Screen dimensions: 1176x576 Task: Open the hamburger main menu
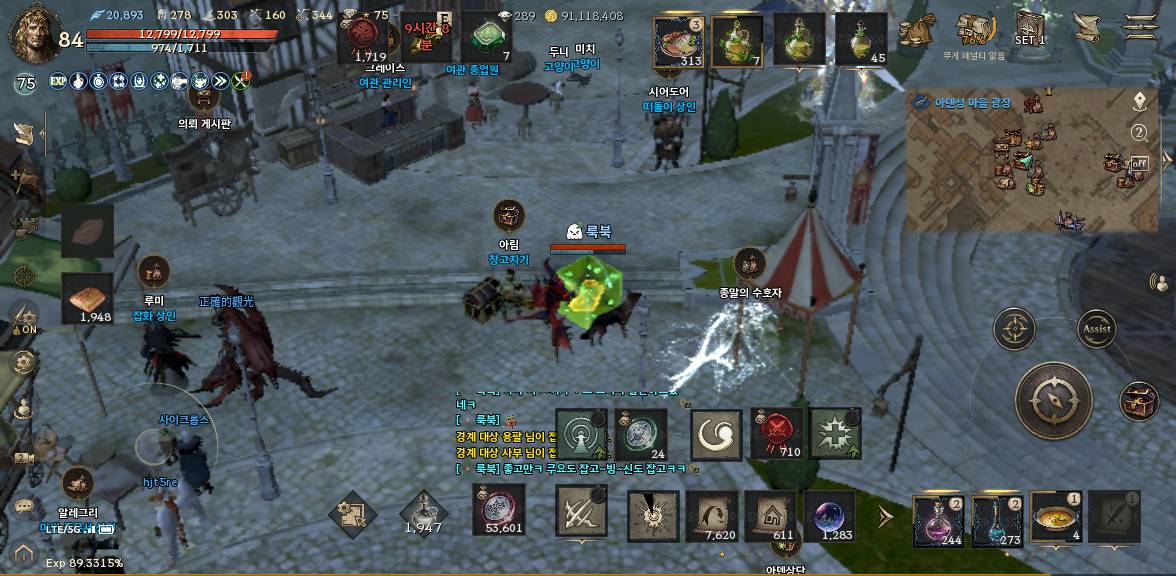coord(1140,26)
